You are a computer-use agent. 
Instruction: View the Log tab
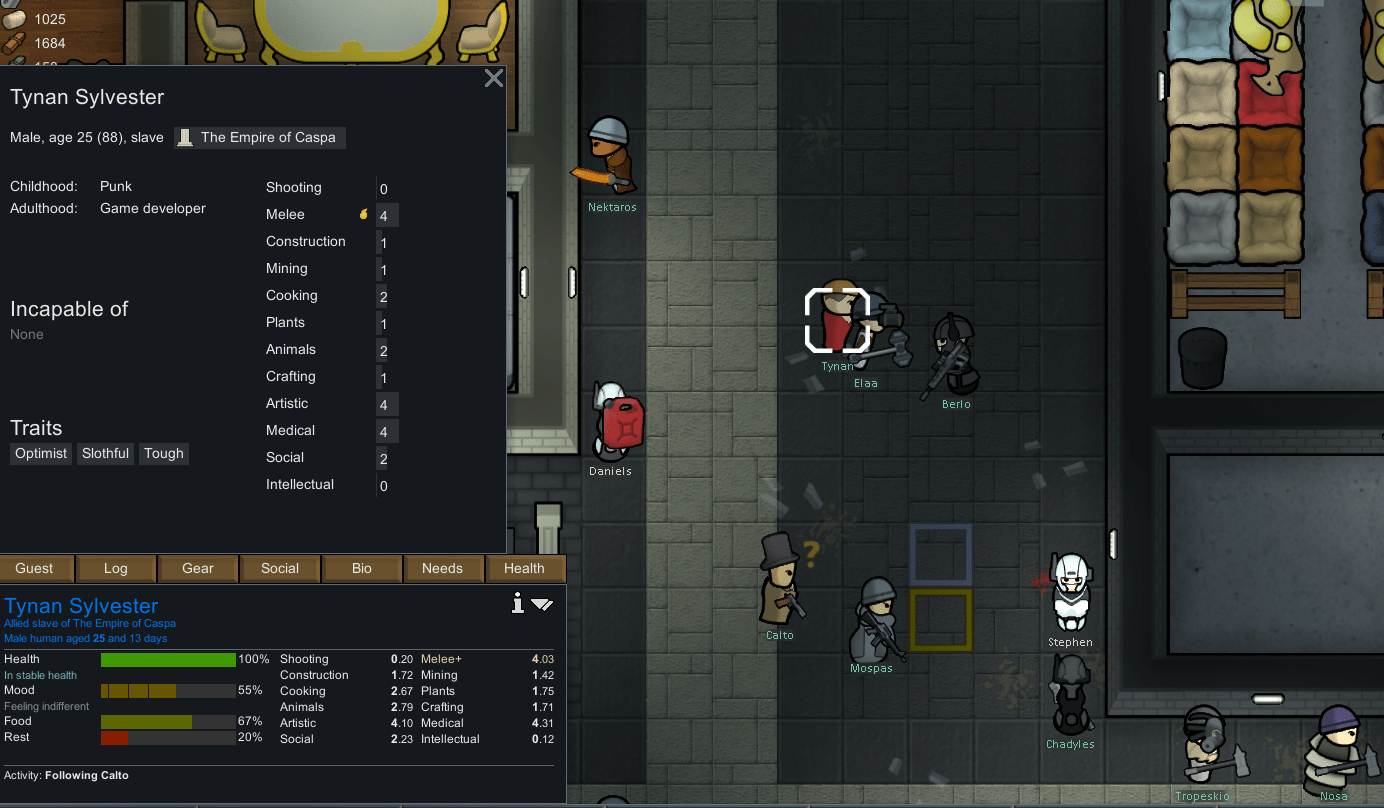115,568
